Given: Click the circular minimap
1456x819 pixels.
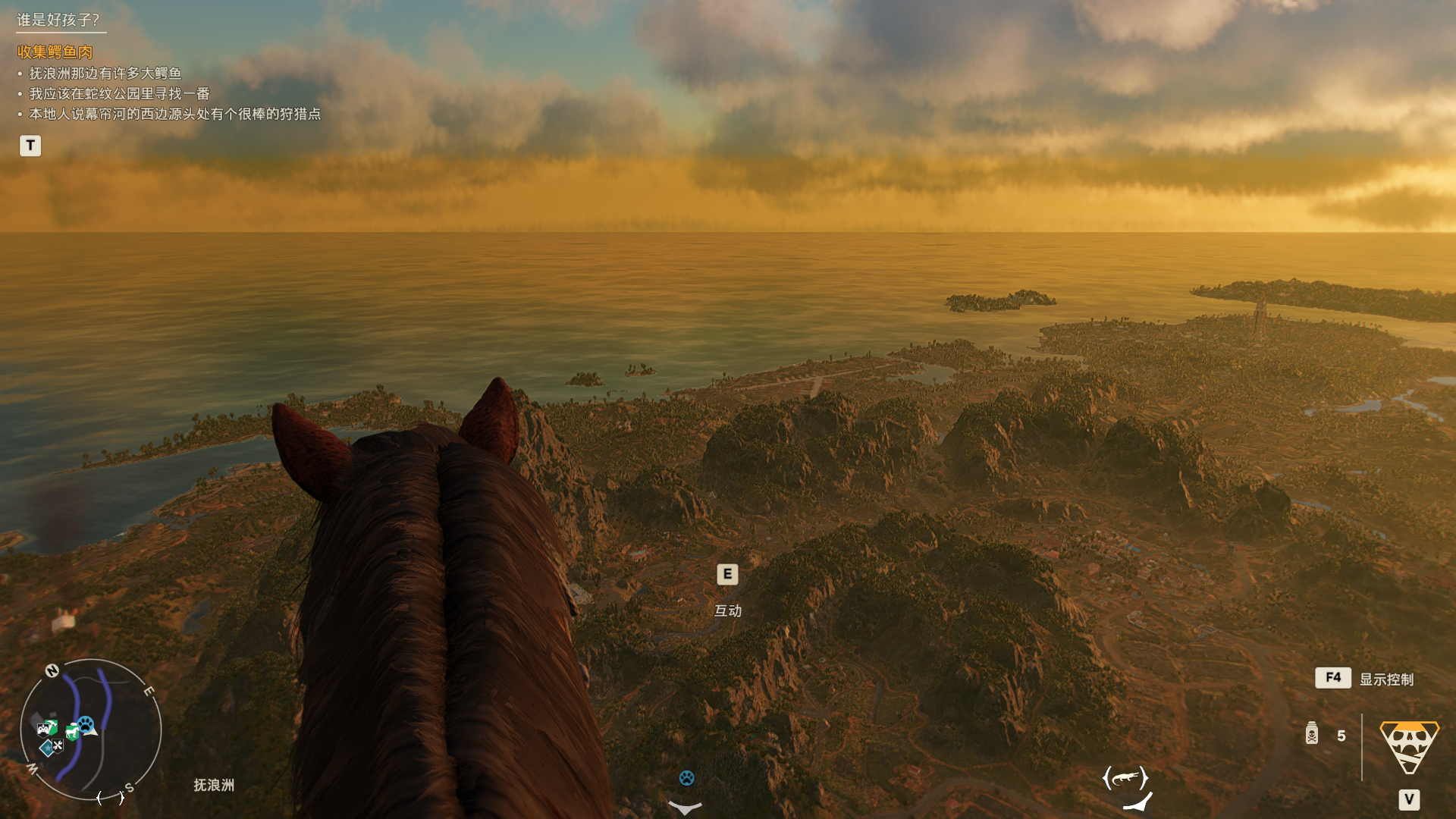Looking at the screenshot, I should click(x=91, y=730).
